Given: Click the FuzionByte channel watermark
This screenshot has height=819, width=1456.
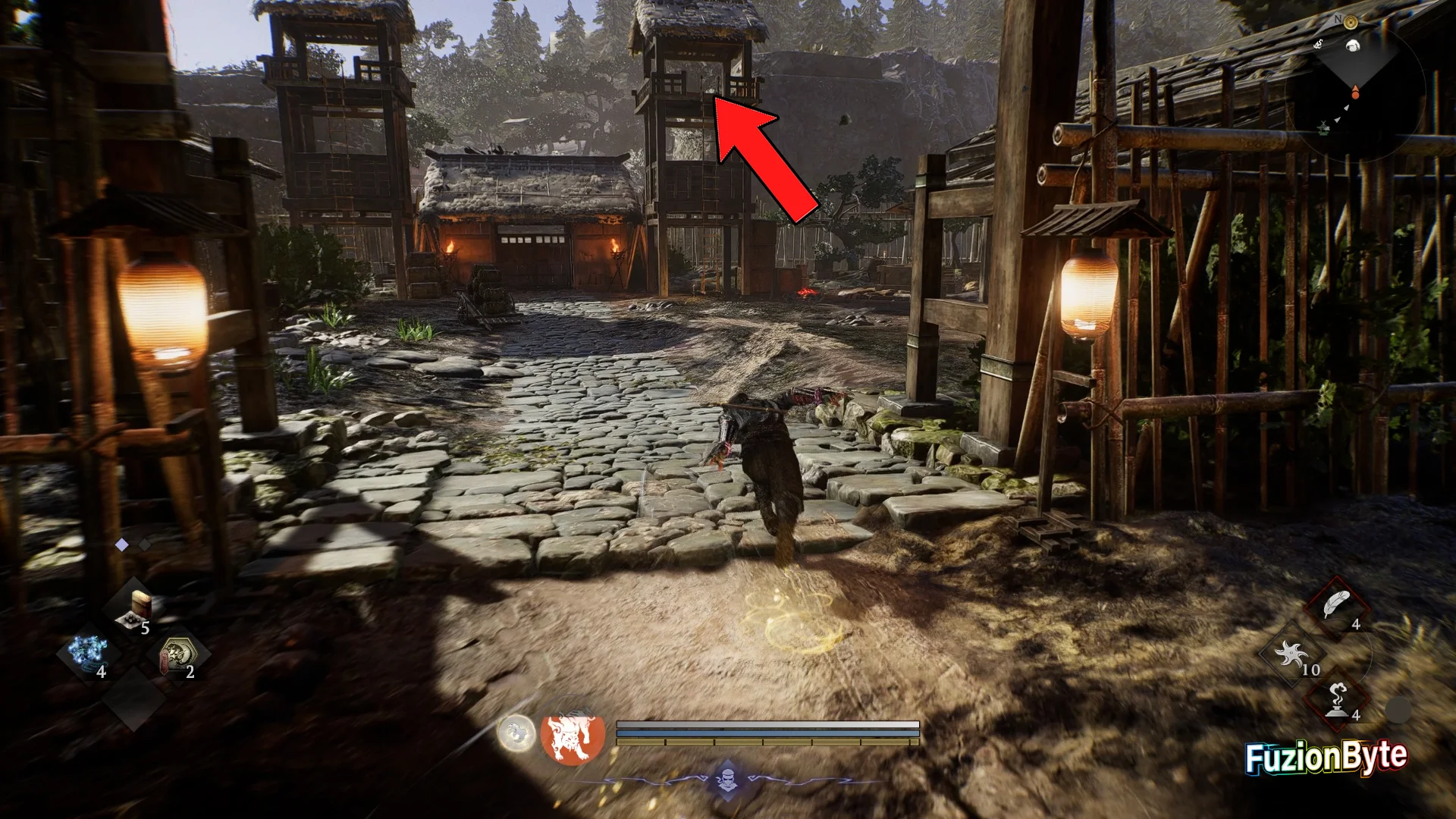Looking at the screenshot, I should point(1326,758).
